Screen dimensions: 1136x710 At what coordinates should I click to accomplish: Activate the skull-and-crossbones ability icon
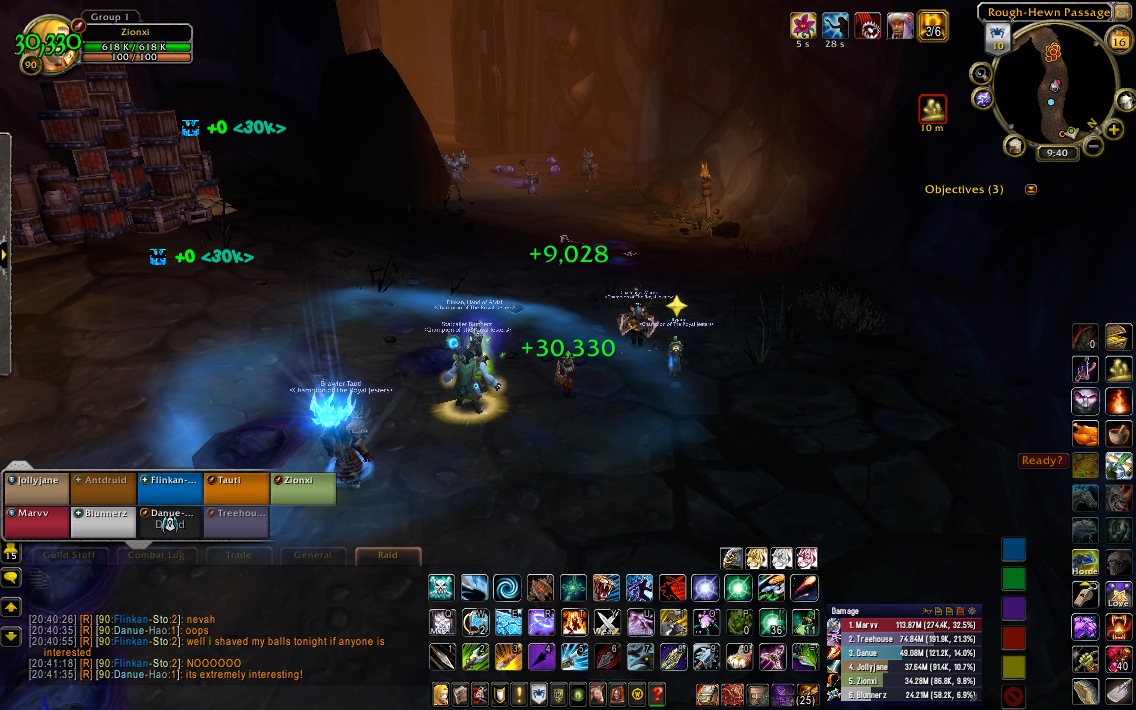[442, 588]
